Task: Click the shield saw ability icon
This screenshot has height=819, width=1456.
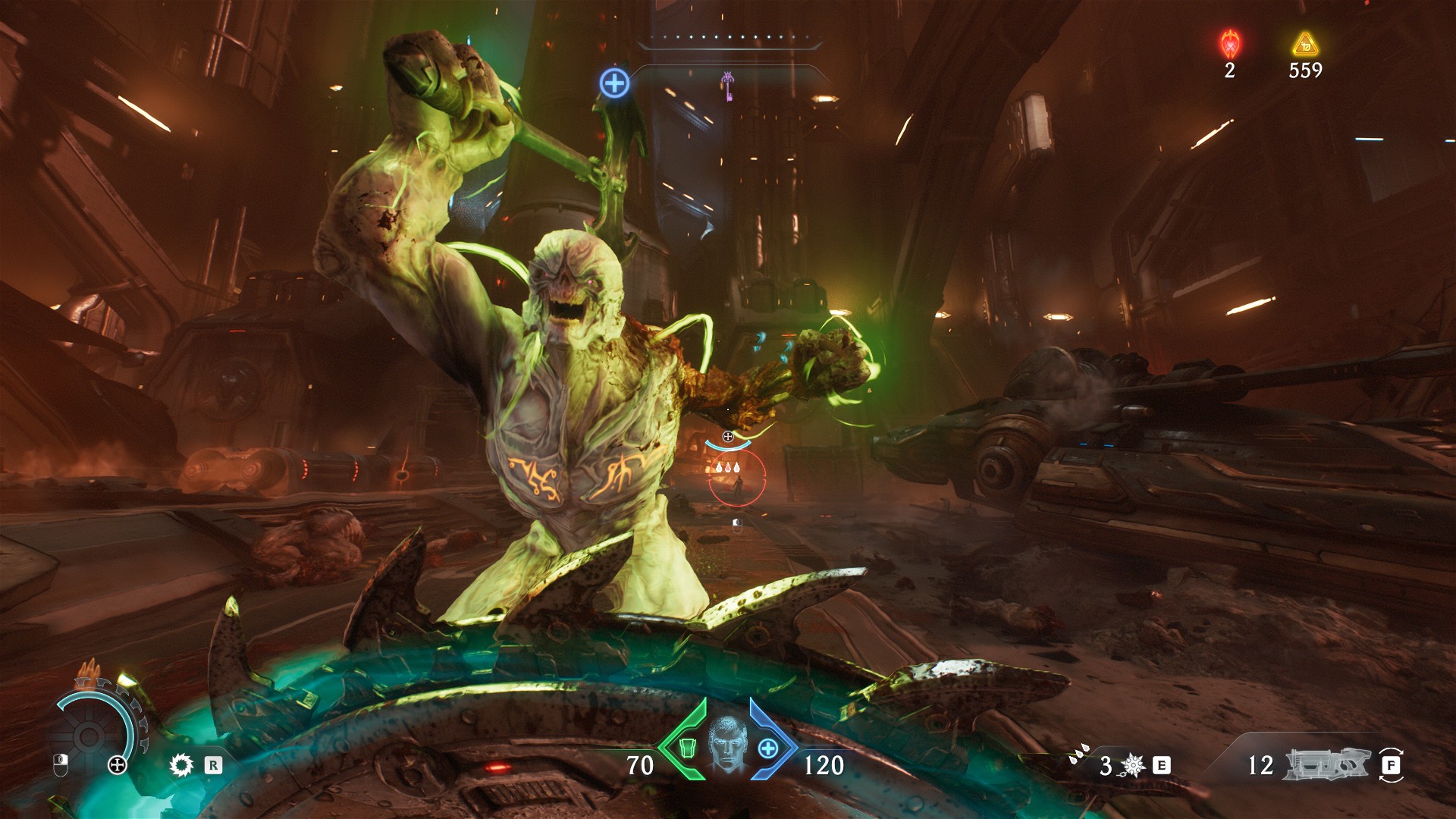Action: point(181,765)
